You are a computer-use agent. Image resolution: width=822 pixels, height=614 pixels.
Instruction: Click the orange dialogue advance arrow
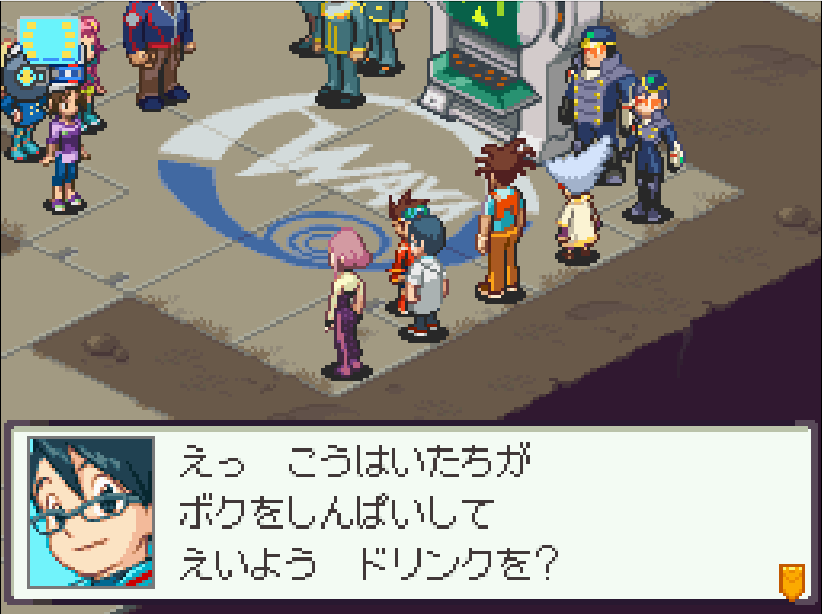(x=791, y=580)
